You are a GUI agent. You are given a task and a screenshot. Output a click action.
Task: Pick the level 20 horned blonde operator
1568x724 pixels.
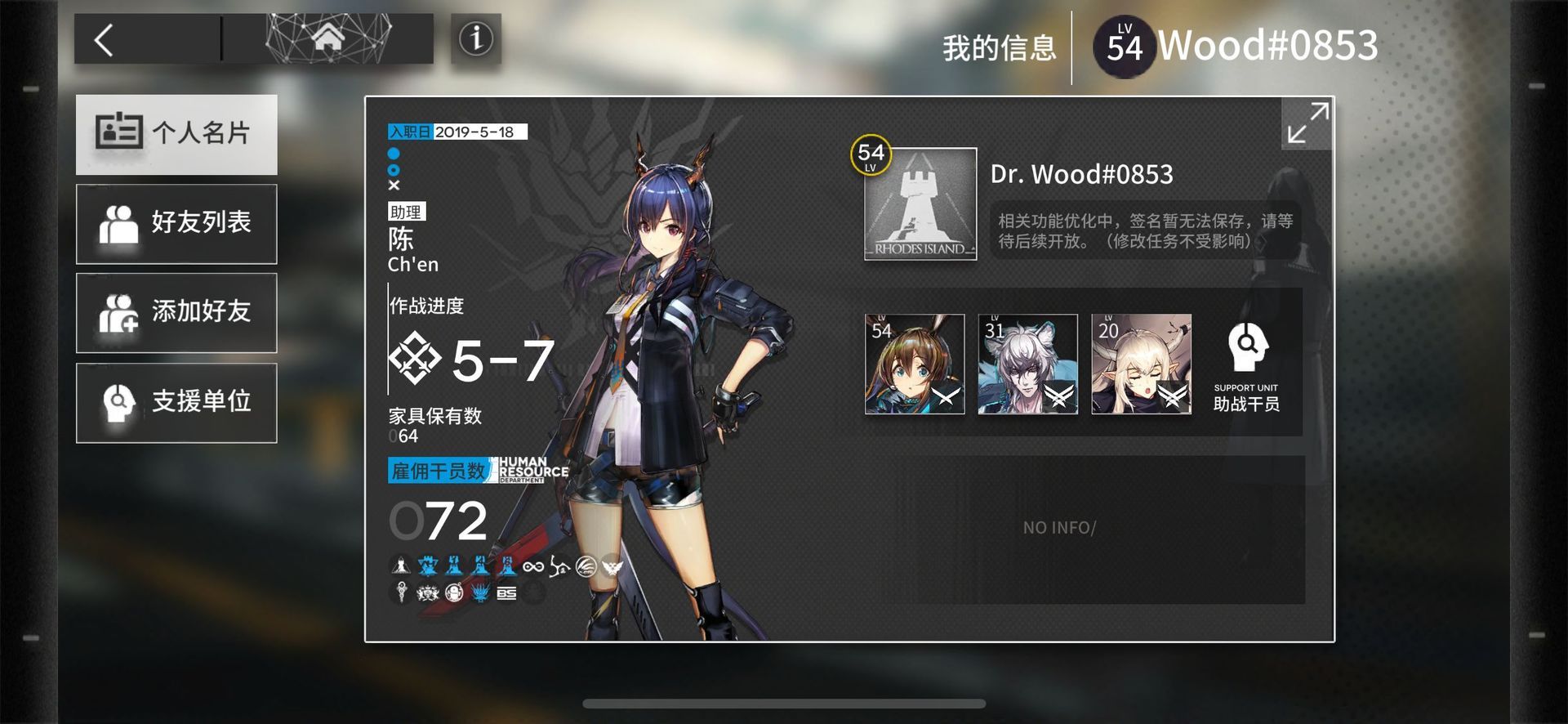[x=1141, y=364]
